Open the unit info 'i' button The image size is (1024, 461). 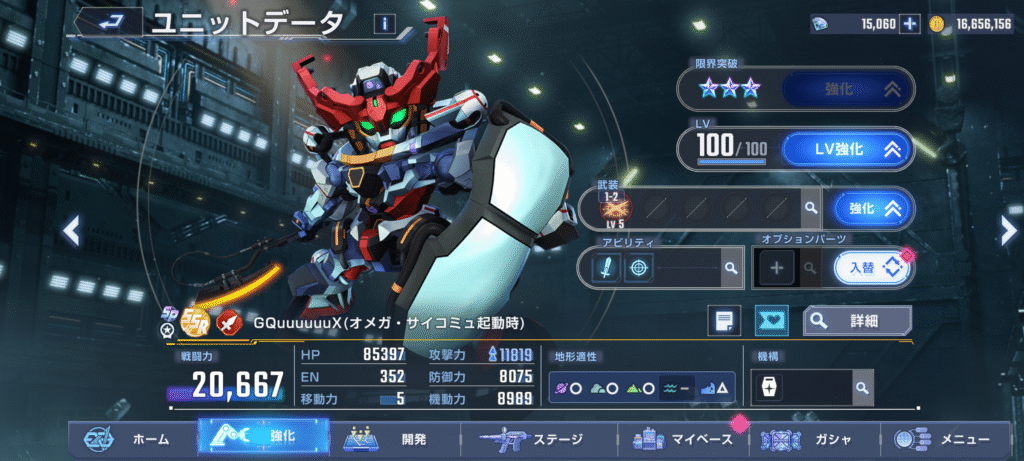pos(384,24)
